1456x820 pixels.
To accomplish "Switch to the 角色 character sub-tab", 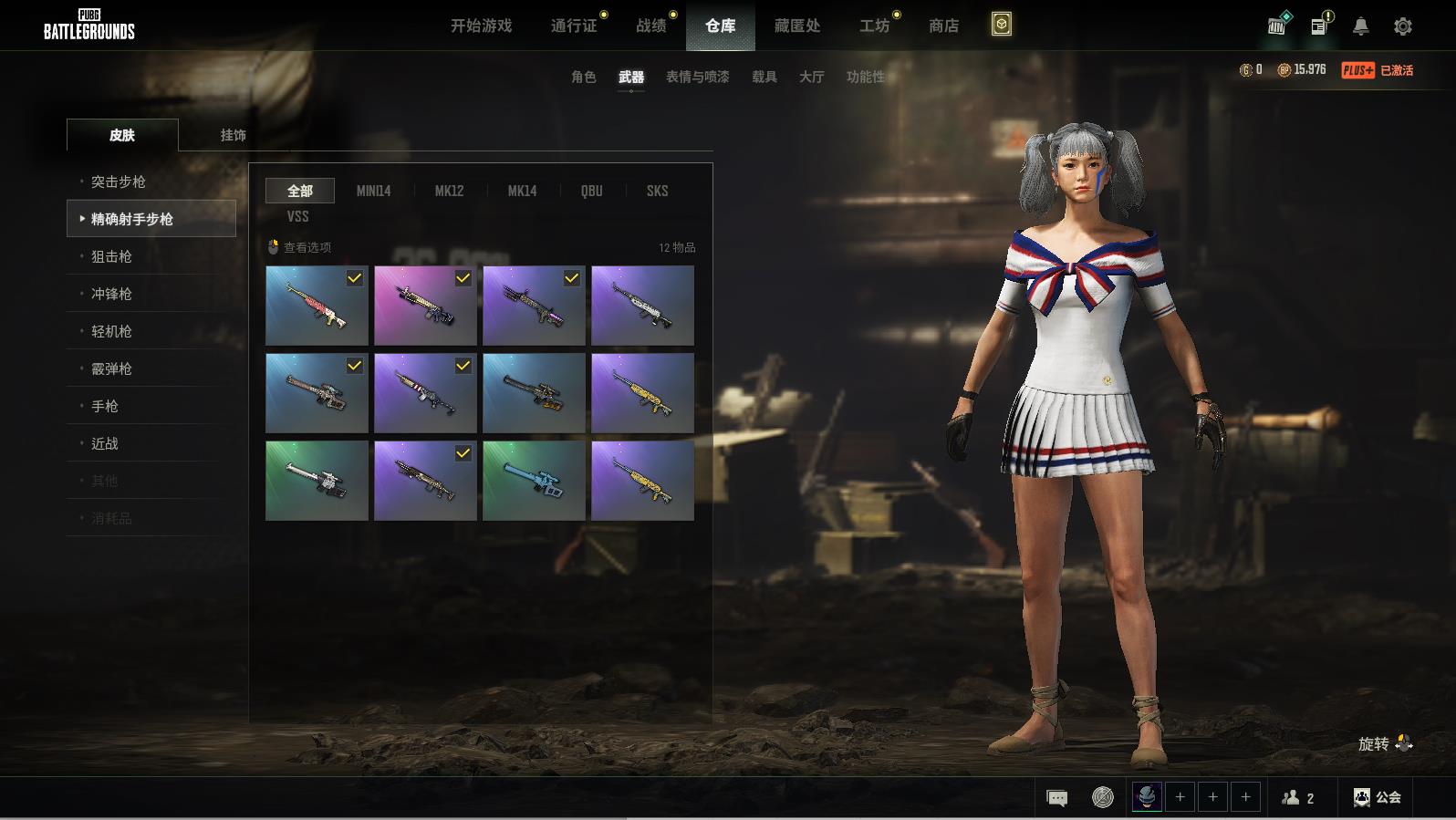I will (583, 77).
